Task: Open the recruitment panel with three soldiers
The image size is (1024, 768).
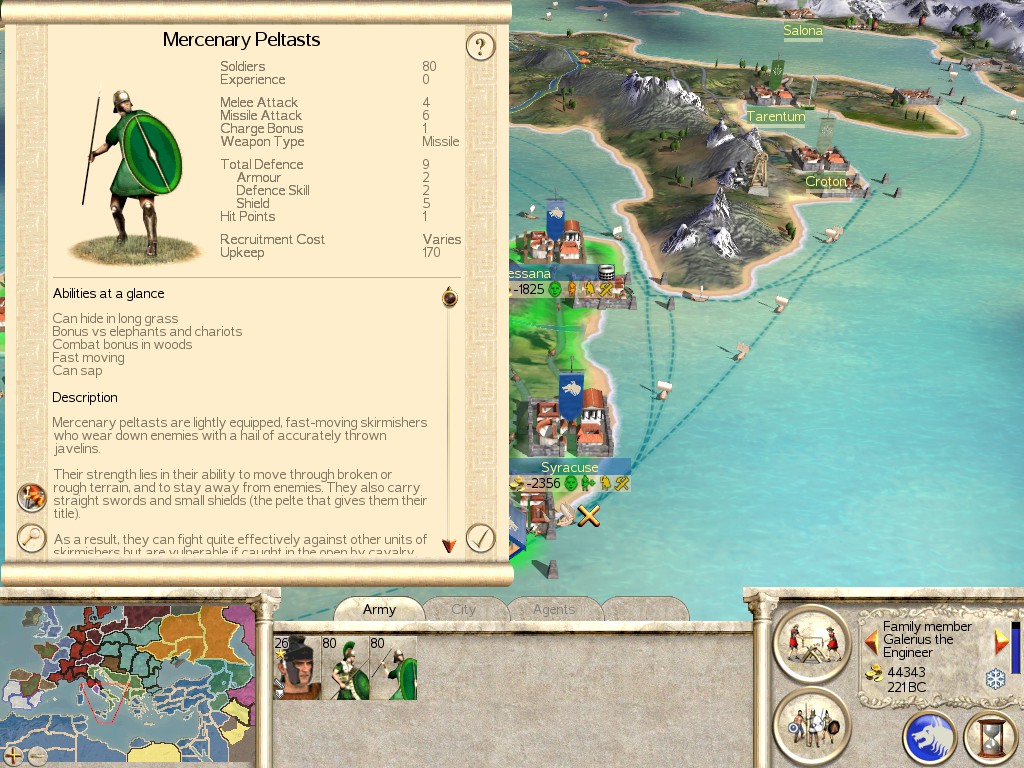Action: (x=812, y=725)
